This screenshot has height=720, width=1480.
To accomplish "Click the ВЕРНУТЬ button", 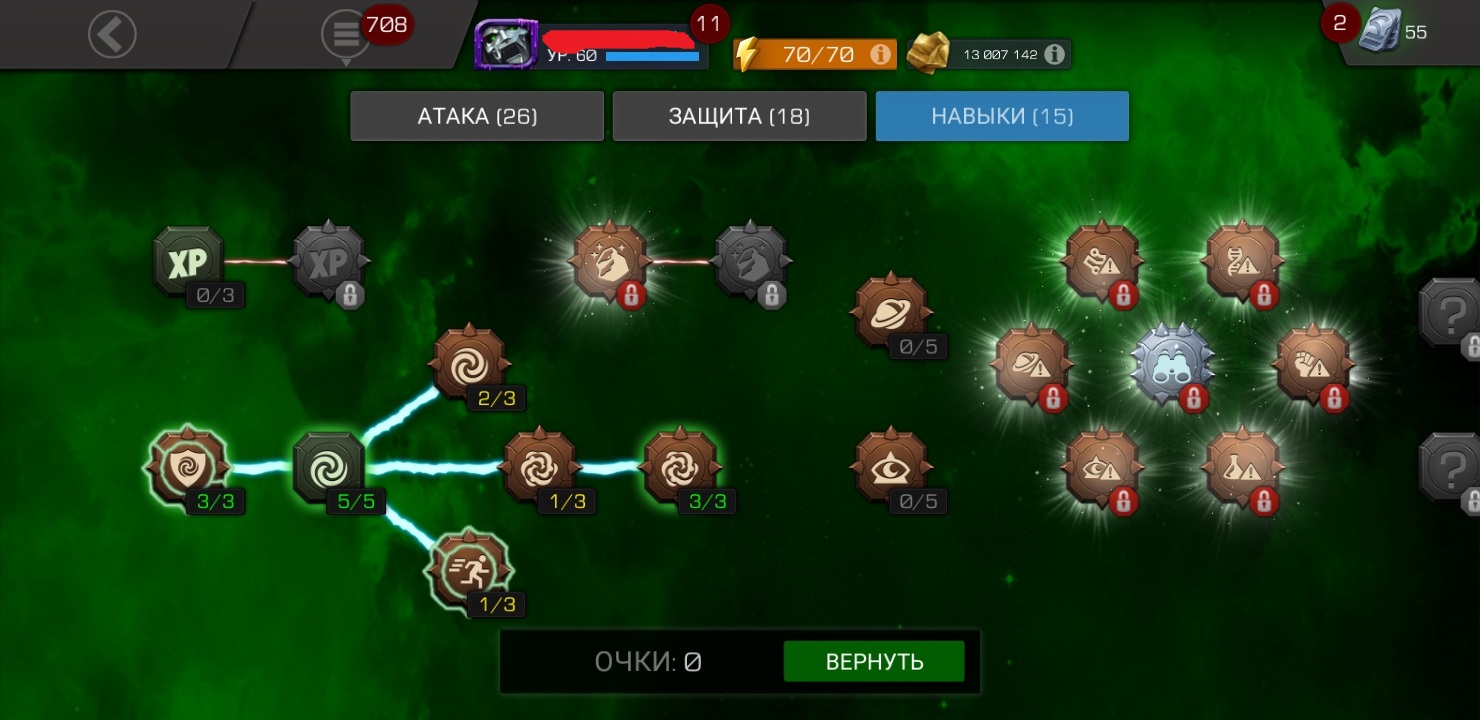I will (x=874, y=662).
